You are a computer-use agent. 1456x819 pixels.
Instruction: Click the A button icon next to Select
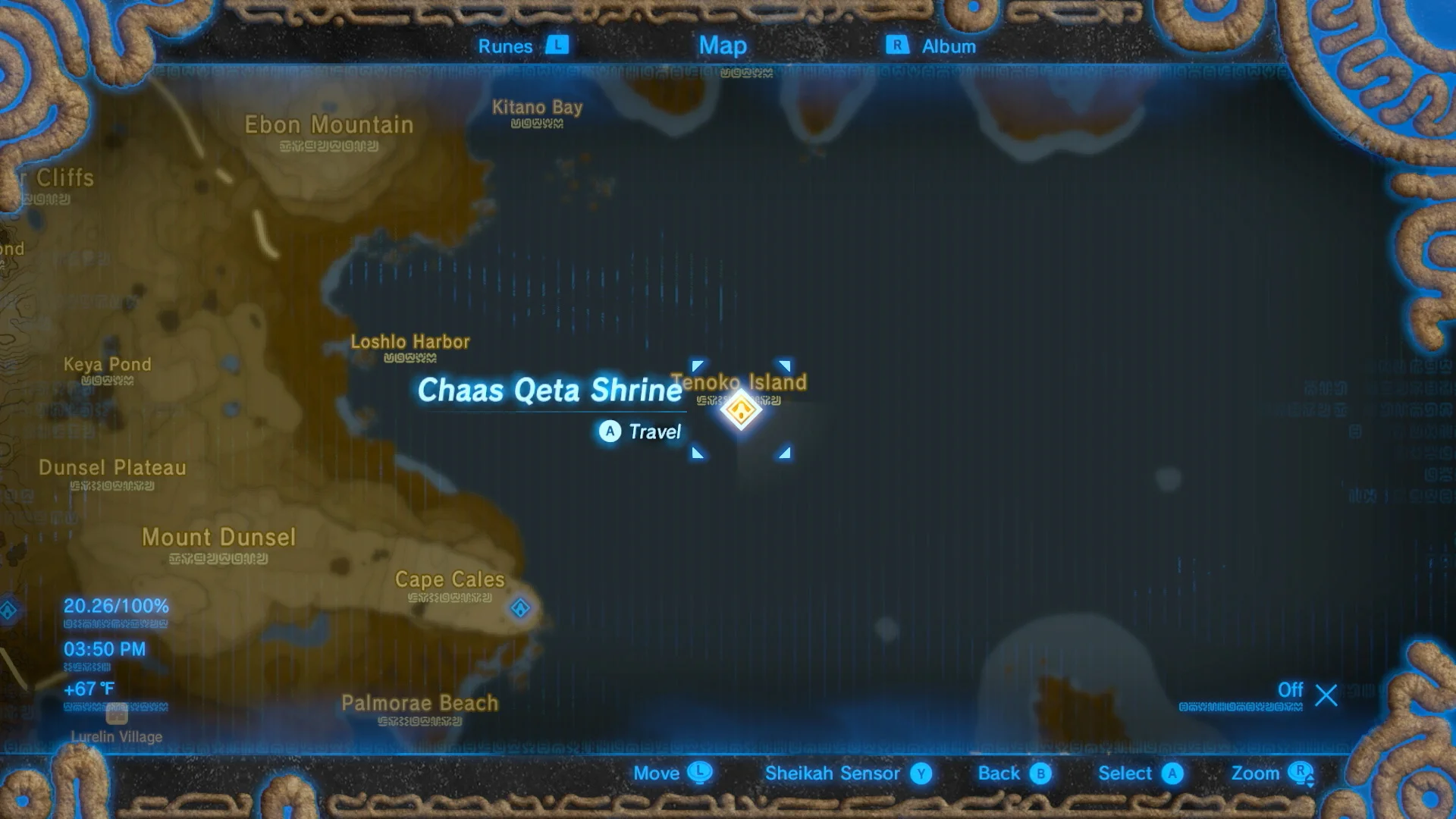pyautogui.click(x=1174, y=773)
